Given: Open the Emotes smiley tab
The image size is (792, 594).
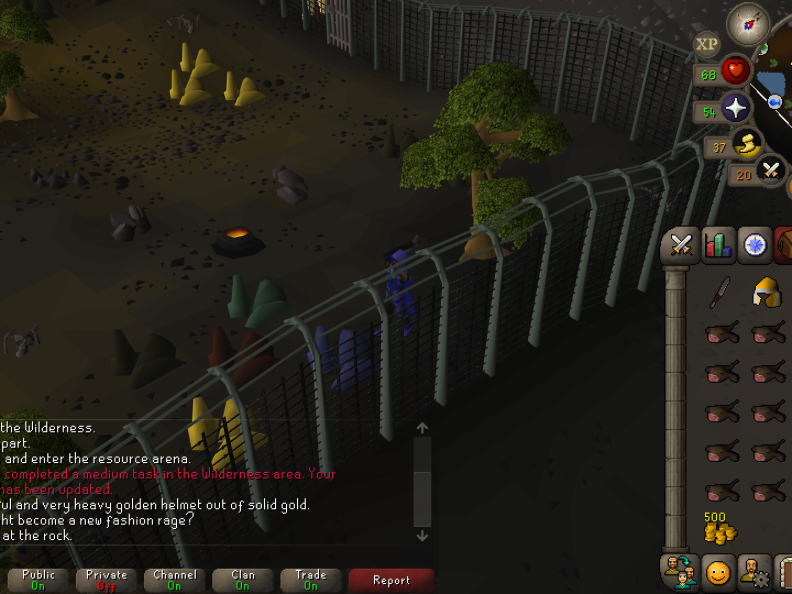Looking at the screenshot, I should [718, 573].
